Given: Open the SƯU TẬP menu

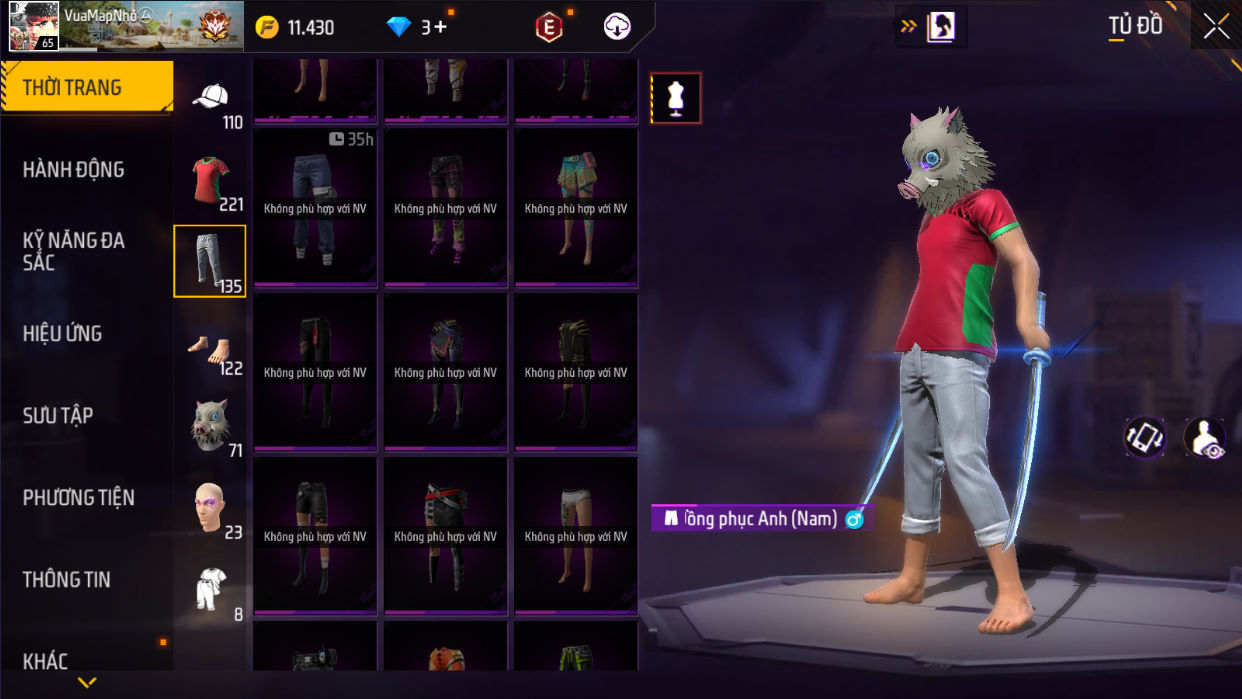Looking at the screenshot, I should pyautogui.click(x=58, y=416).
